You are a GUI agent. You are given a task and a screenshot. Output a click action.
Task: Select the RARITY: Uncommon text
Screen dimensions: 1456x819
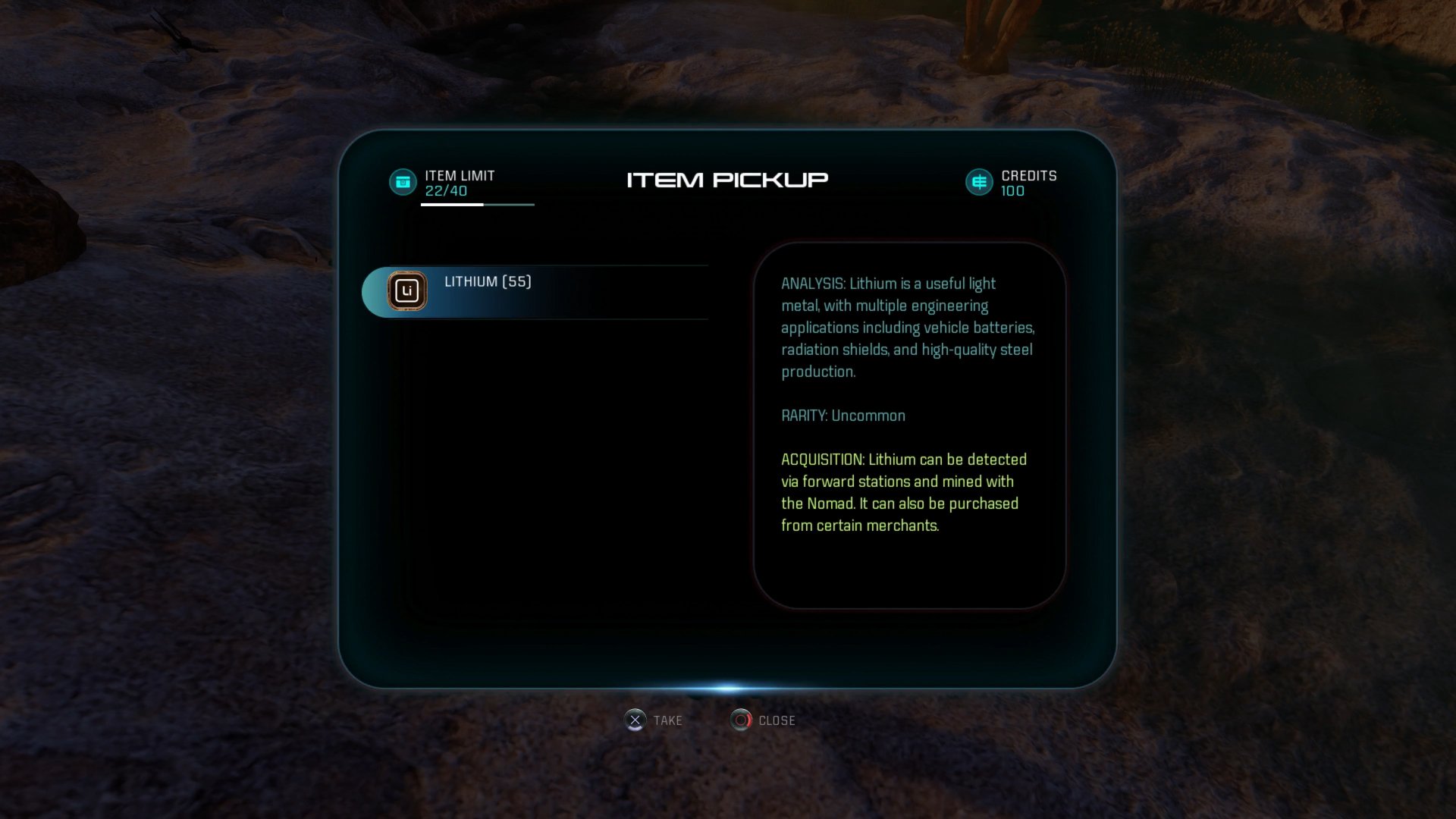click(843, 416)
